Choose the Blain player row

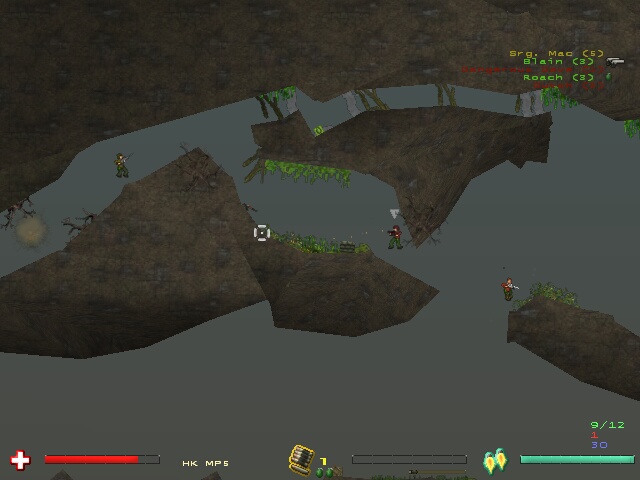point(558,62)
